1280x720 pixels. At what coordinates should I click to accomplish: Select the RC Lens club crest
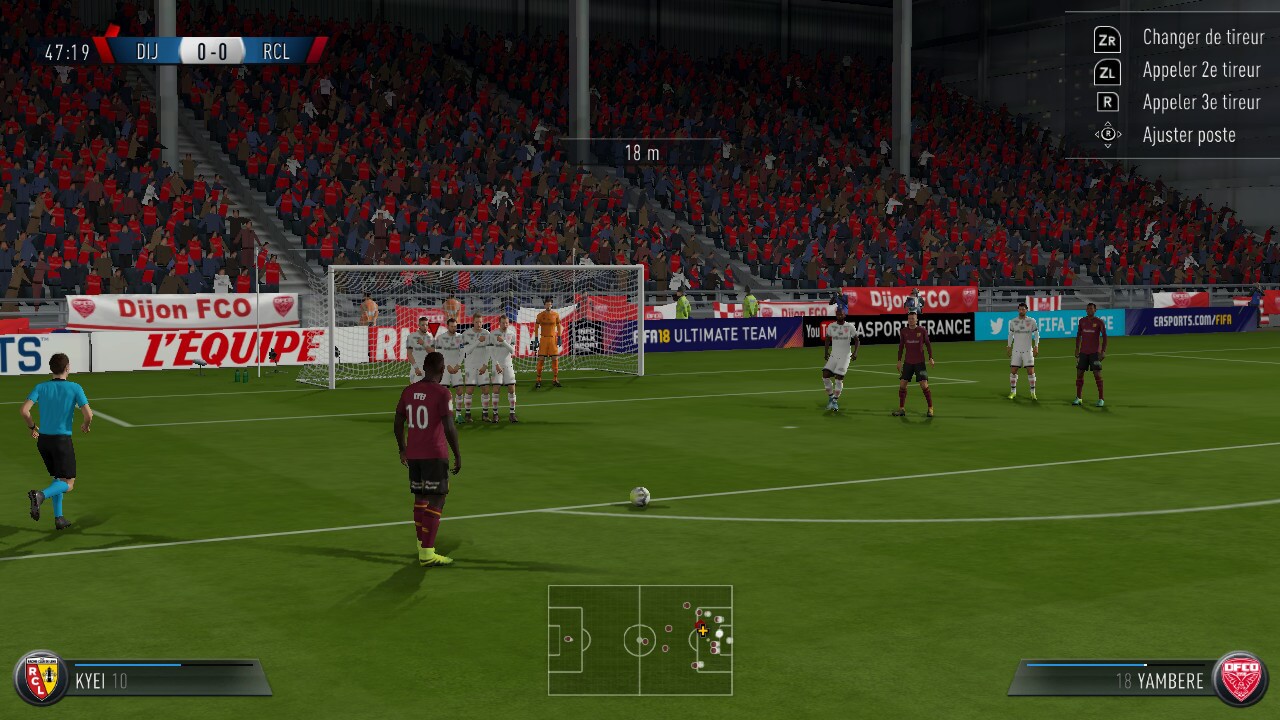pos(41,679)
